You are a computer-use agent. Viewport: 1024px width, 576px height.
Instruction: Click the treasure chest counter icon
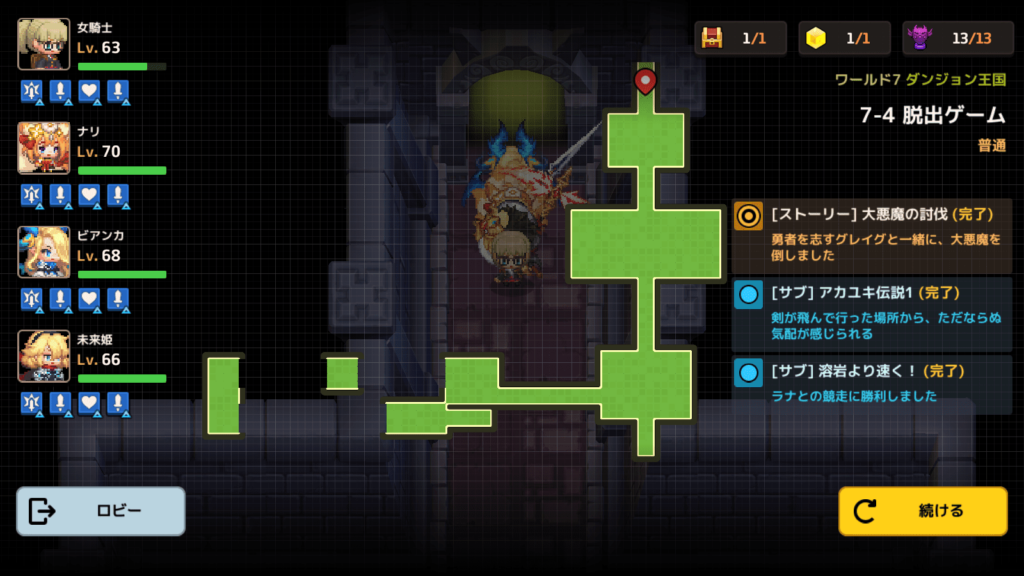712,38
